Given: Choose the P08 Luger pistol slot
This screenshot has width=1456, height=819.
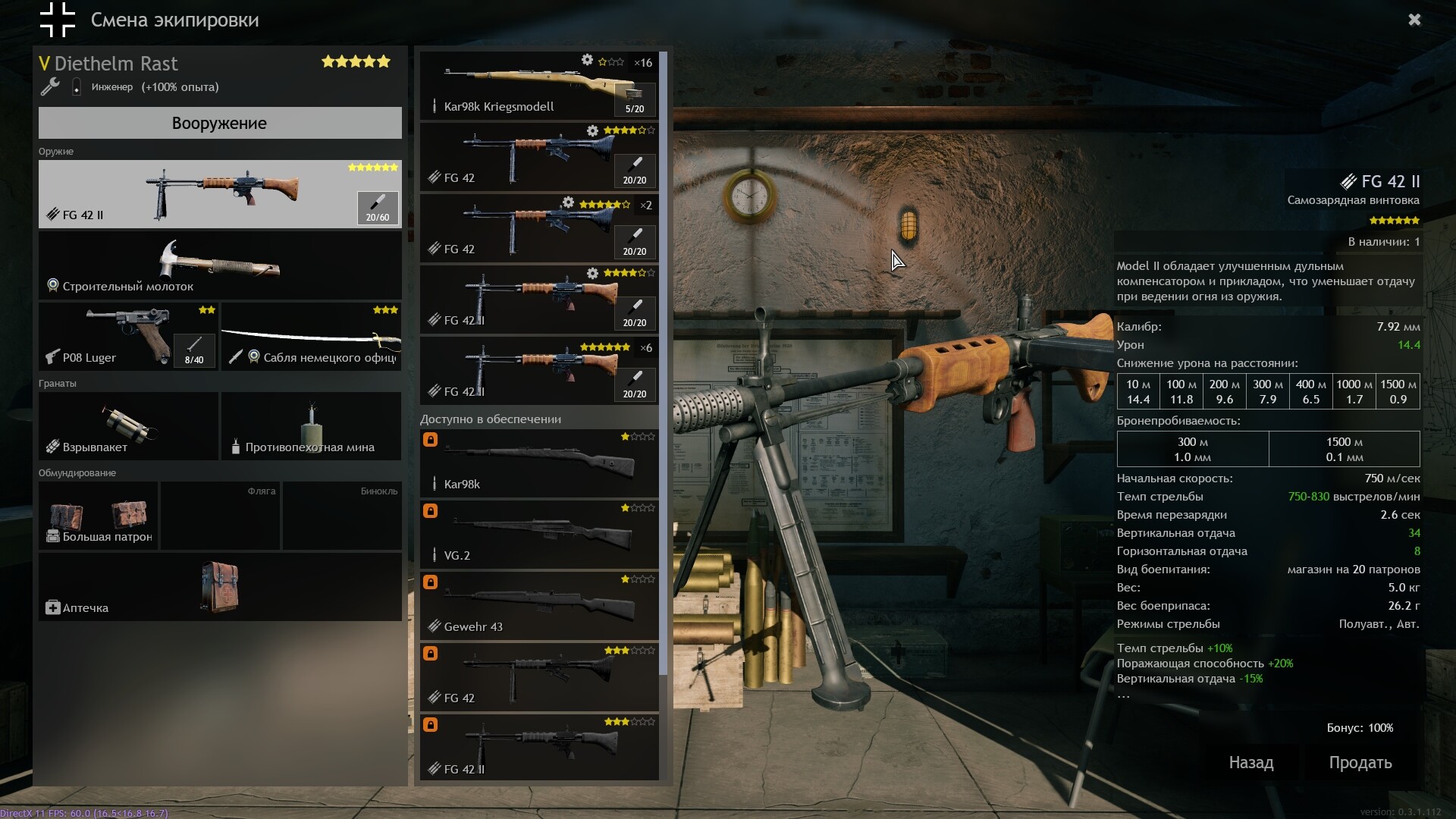Looking at the screenshot, I should (x=128, y=337).
